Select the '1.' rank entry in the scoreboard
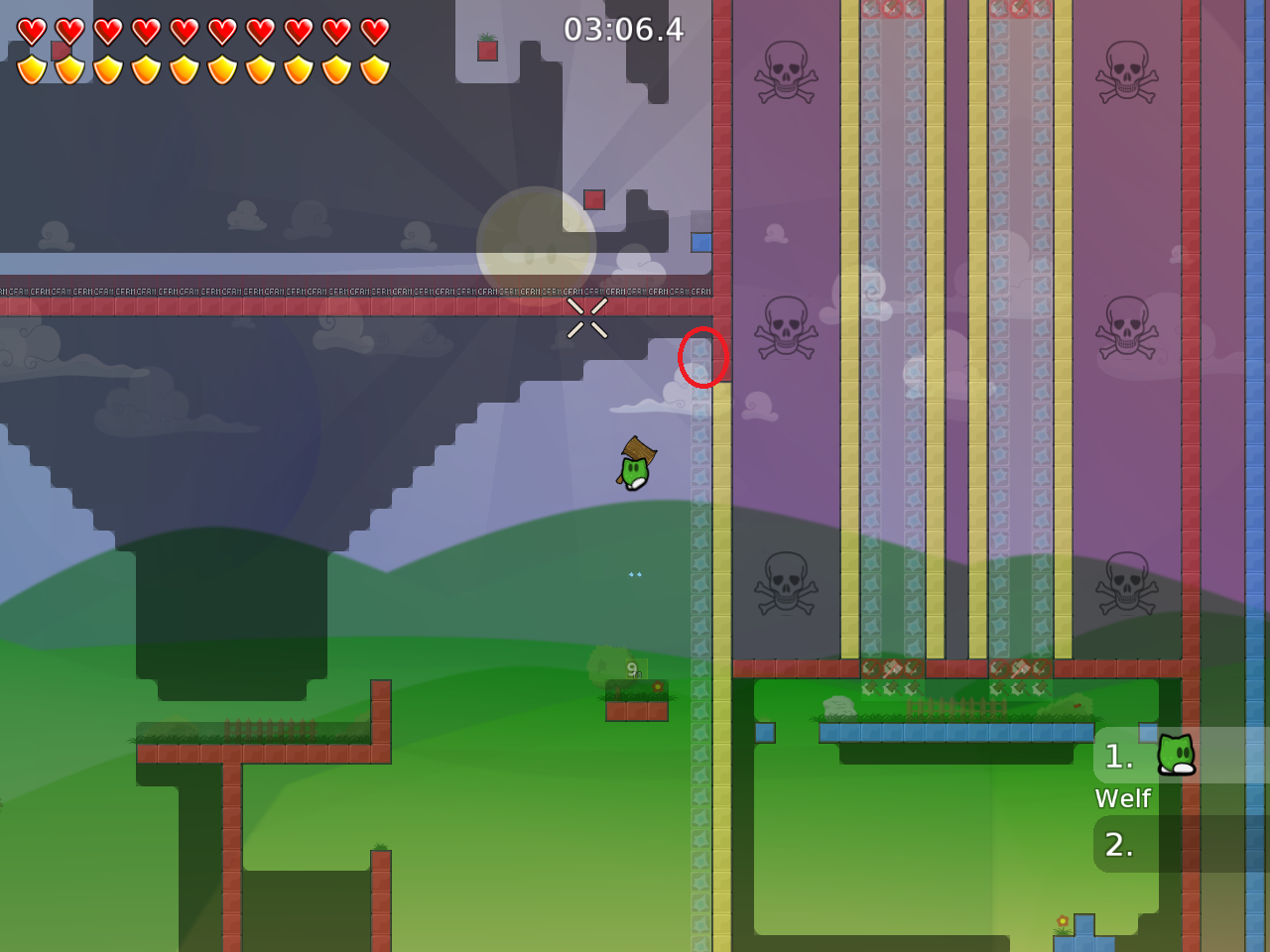This screenshot has width=1270, height=952. click(1120, 757)
